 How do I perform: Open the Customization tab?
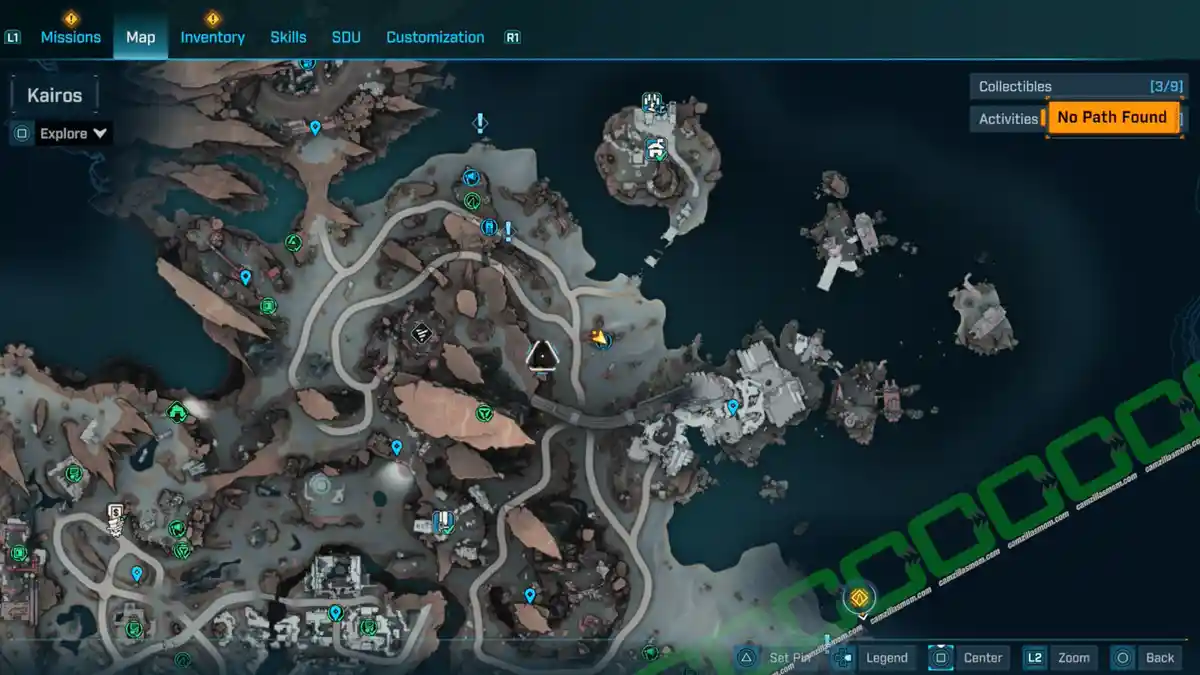(x=435, y=37)
